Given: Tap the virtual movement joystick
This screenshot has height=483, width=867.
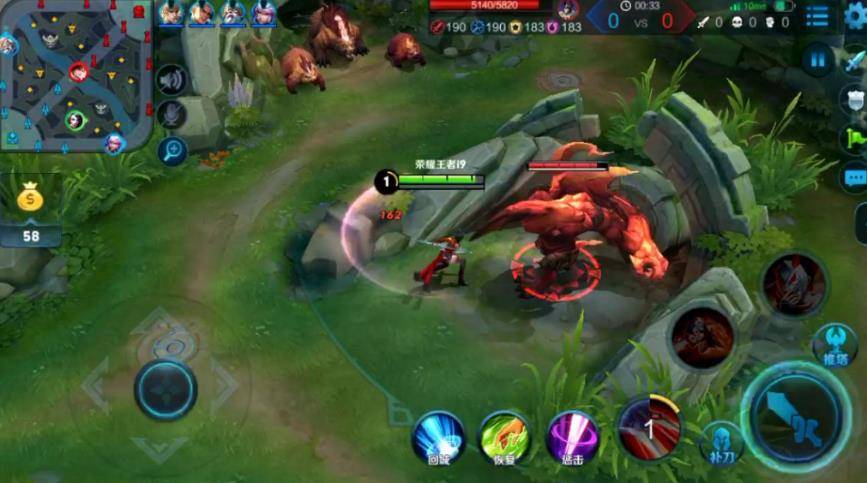Looking at the screenshot, I should coord(166,388).
